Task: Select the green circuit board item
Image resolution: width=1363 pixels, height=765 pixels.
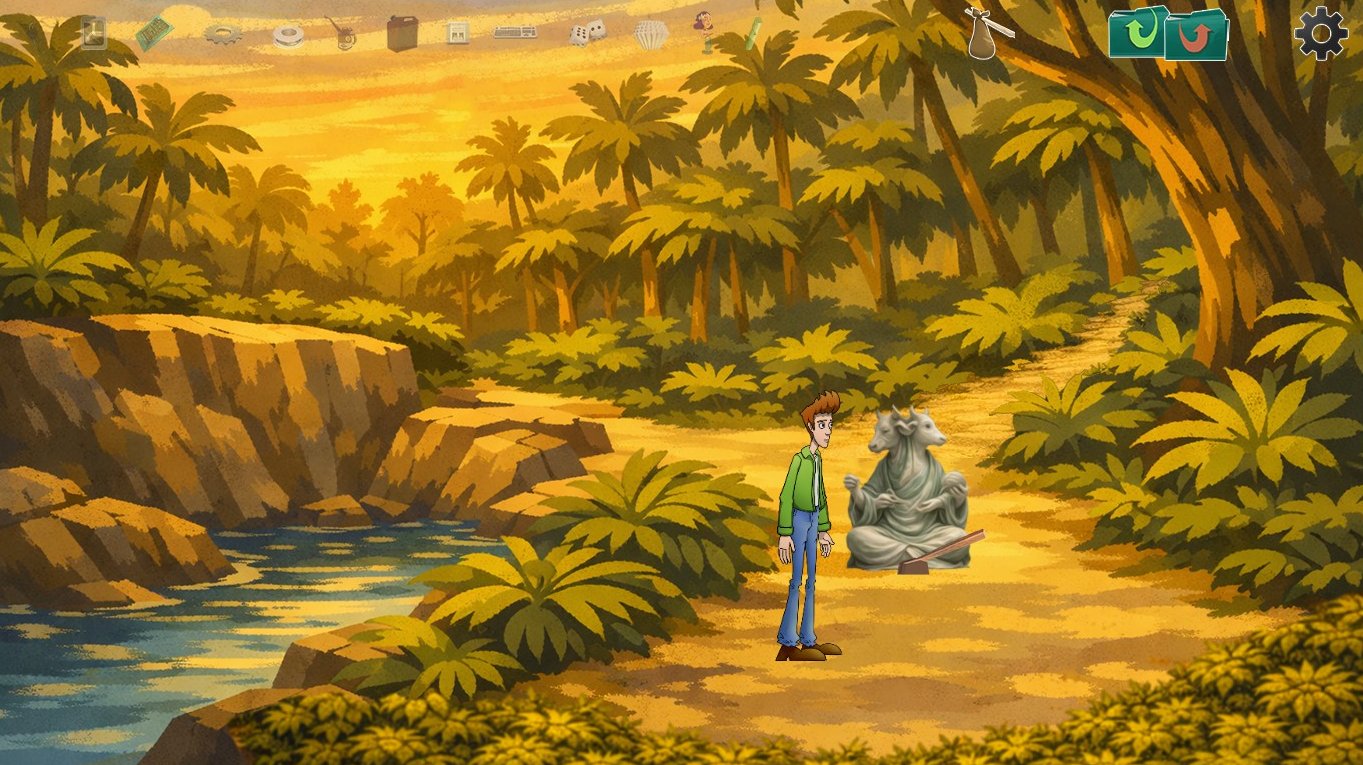Action: 154,33
